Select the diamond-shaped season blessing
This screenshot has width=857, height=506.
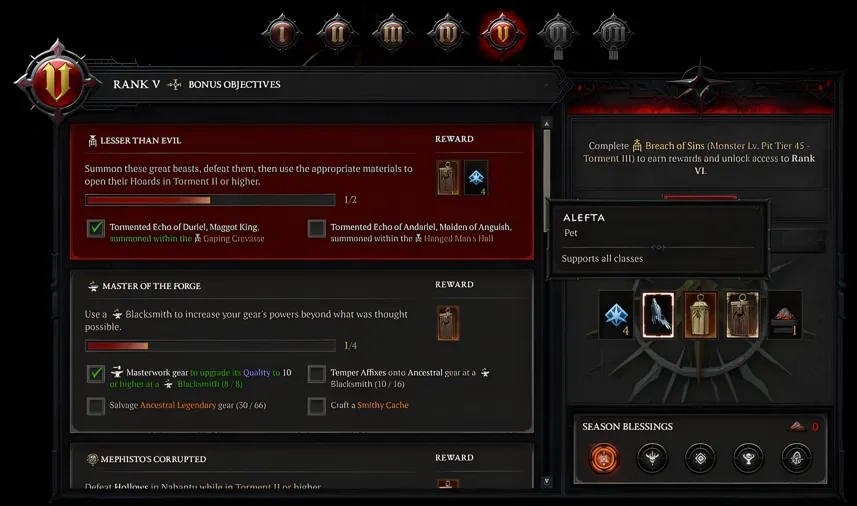[699, 459]
